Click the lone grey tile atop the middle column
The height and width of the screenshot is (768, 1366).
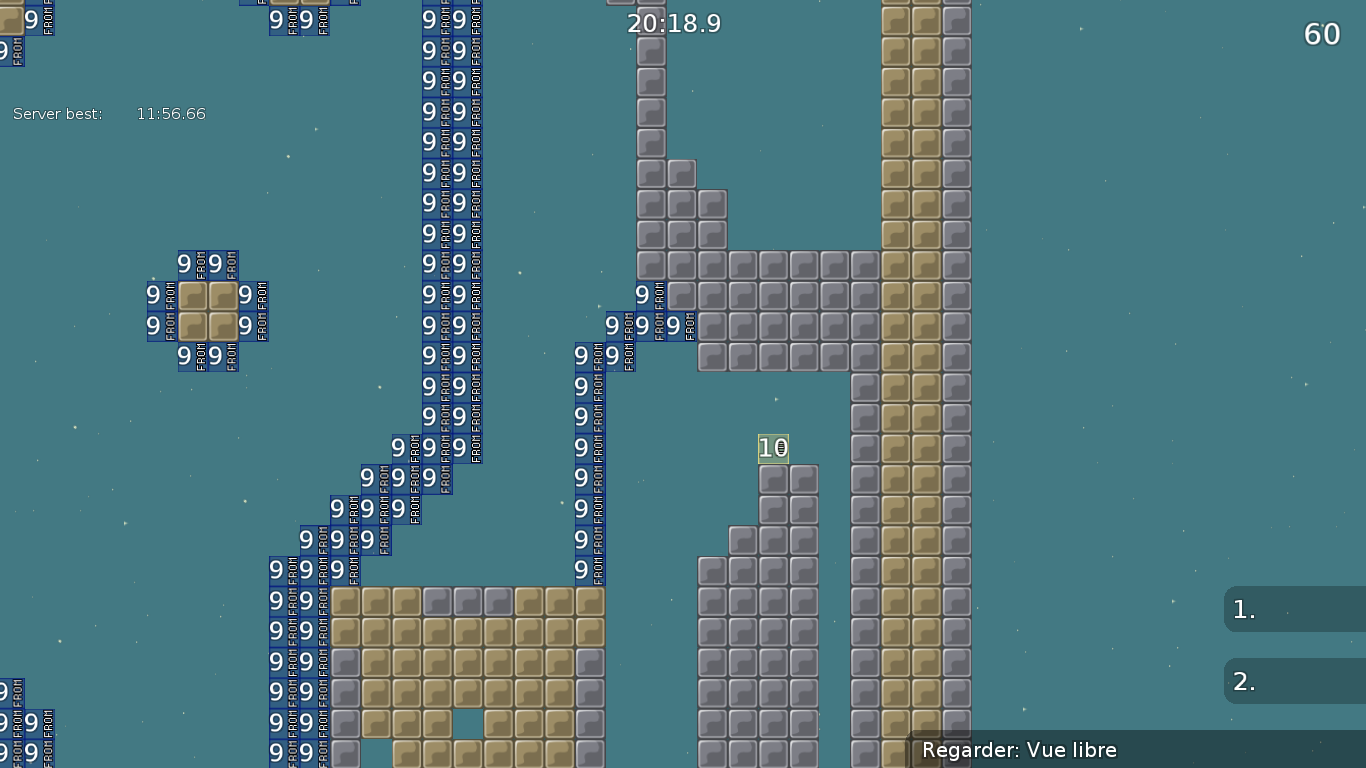coord(651,20)
